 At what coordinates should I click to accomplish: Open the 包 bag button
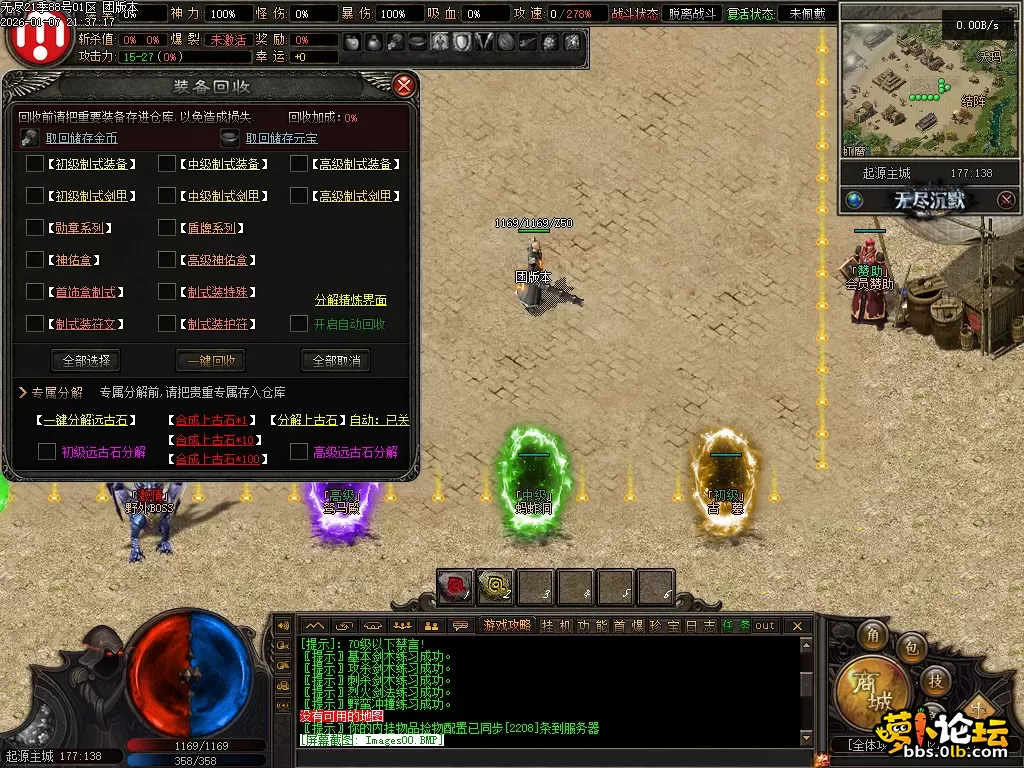pyautogui.click(x=911, y=649)
